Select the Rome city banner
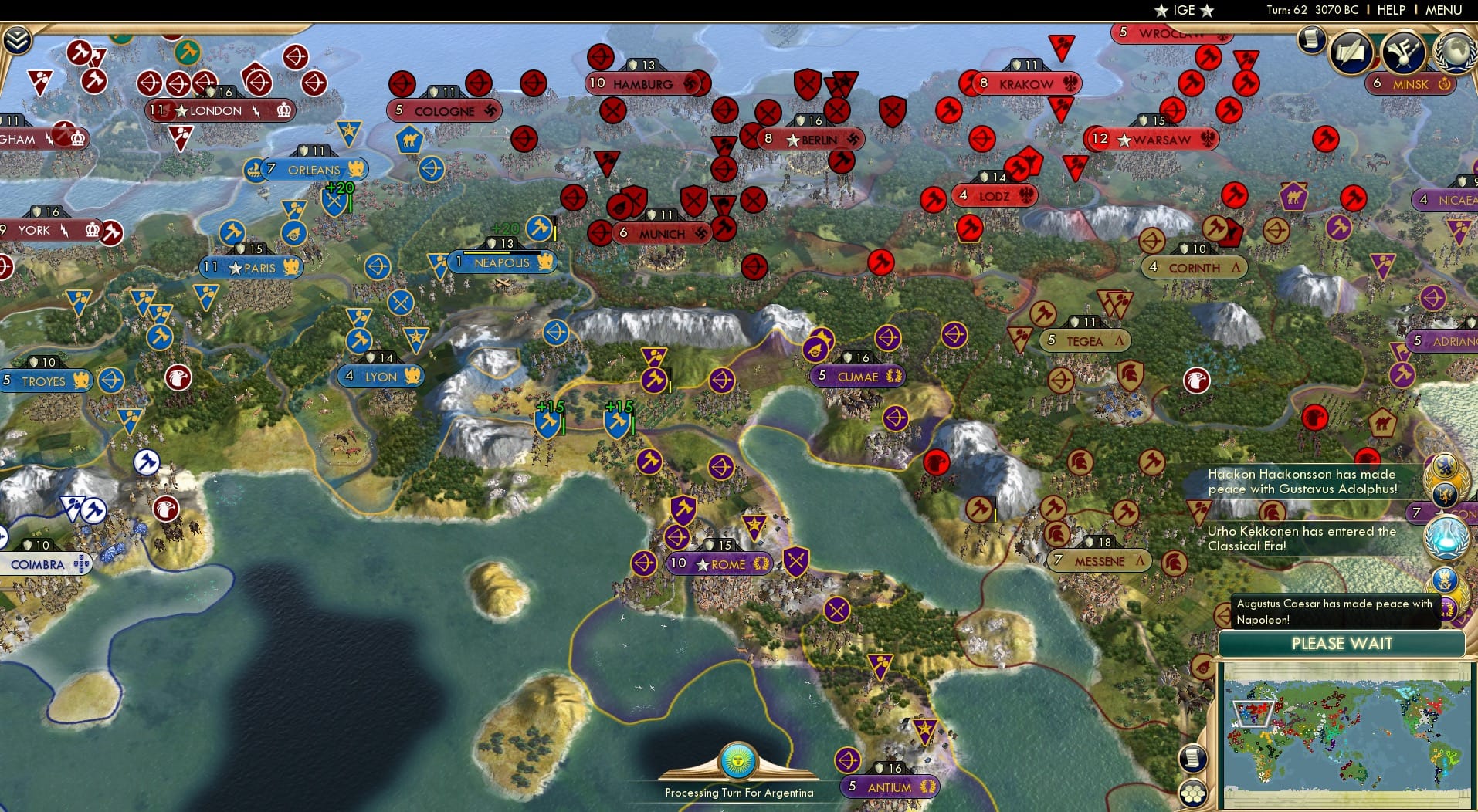 (719, 563)
